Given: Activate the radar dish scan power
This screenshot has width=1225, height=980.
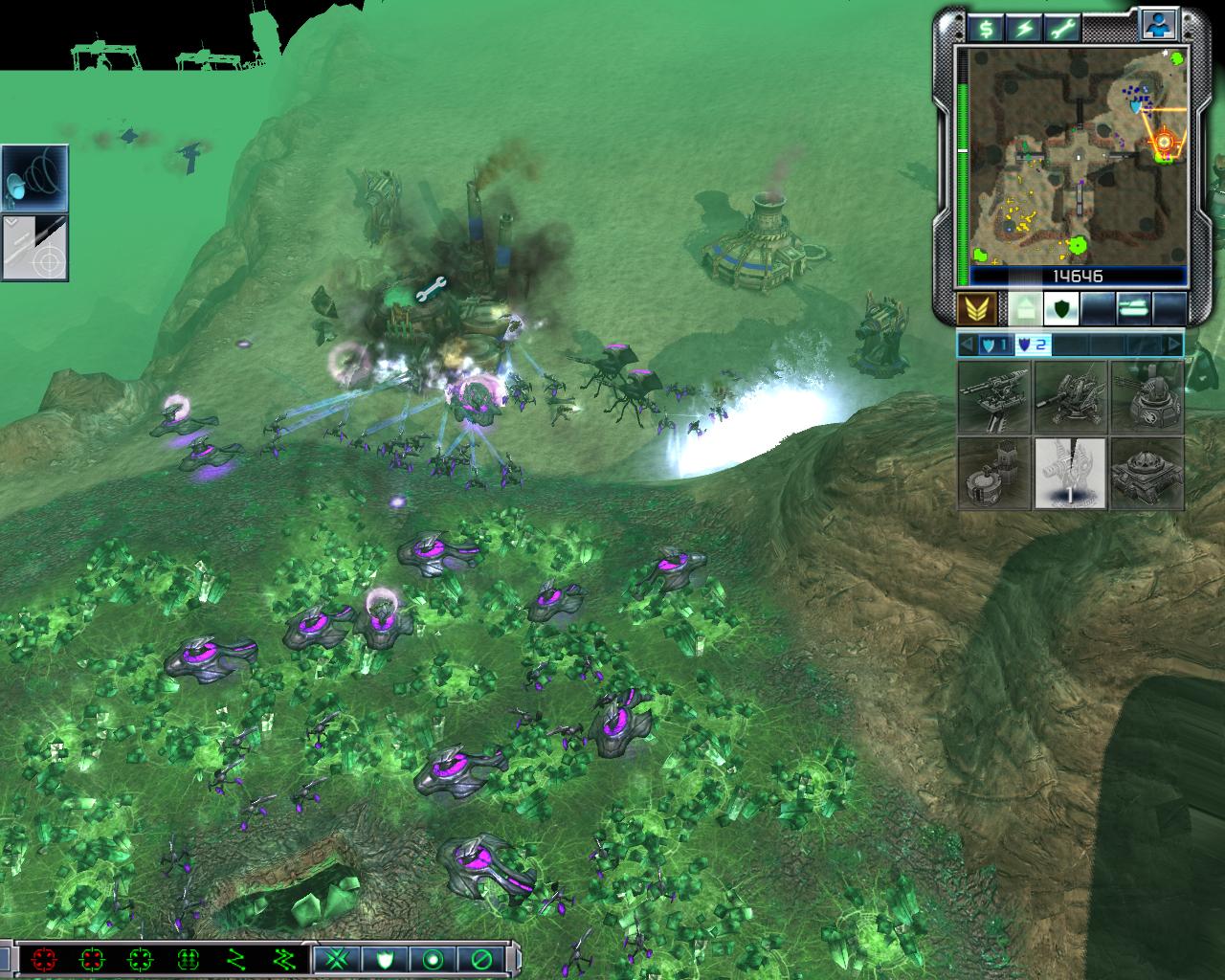Looking at the screenshot, I should [34, 178].
